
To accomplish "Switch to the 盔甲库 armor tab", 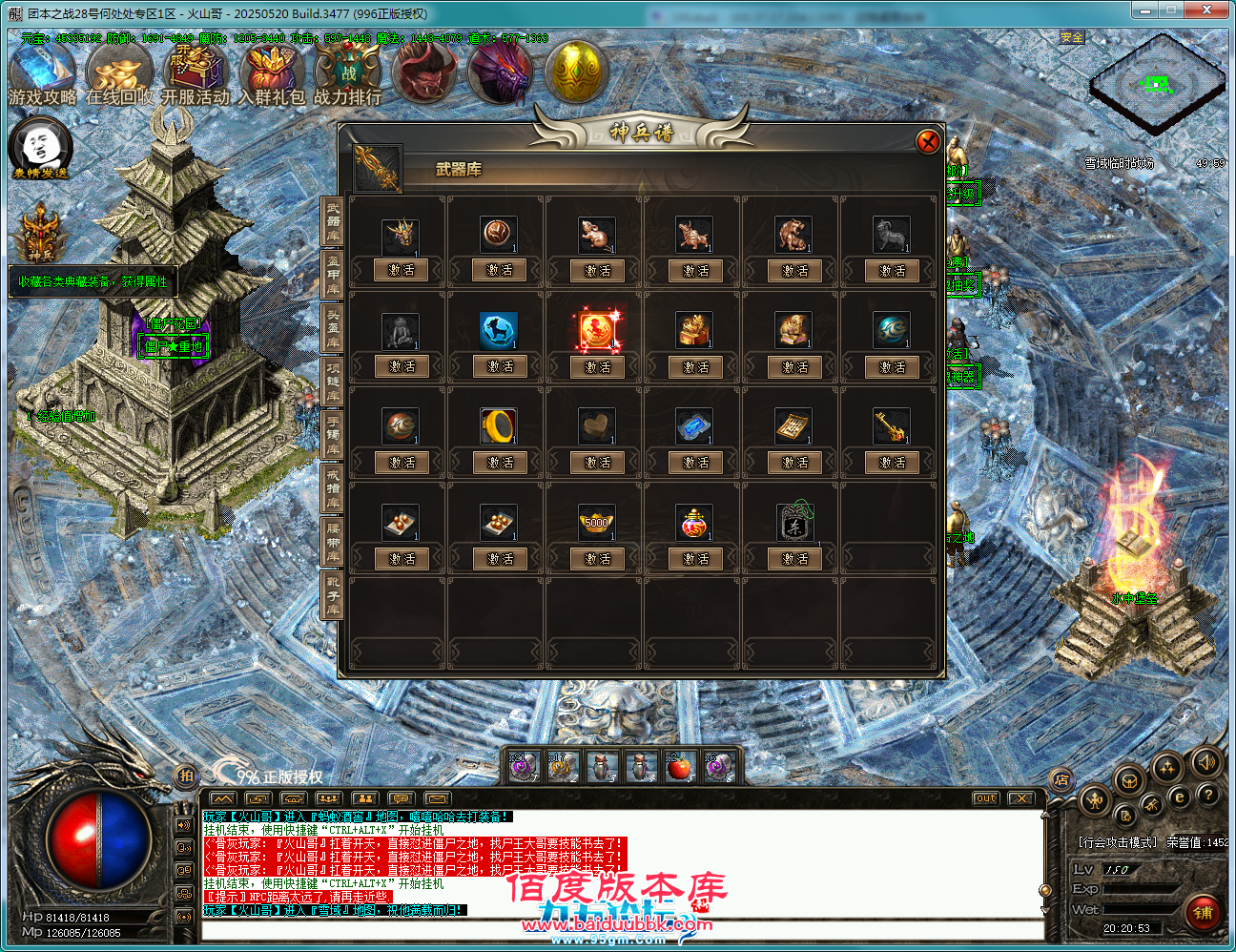I will [333, 275].
